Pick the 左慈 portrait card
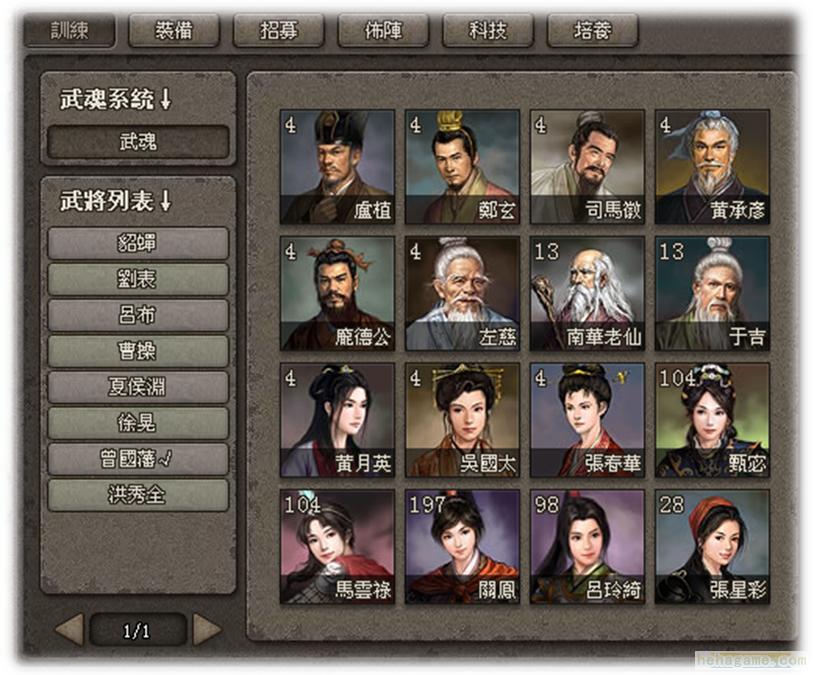 [x=462, y=293]
